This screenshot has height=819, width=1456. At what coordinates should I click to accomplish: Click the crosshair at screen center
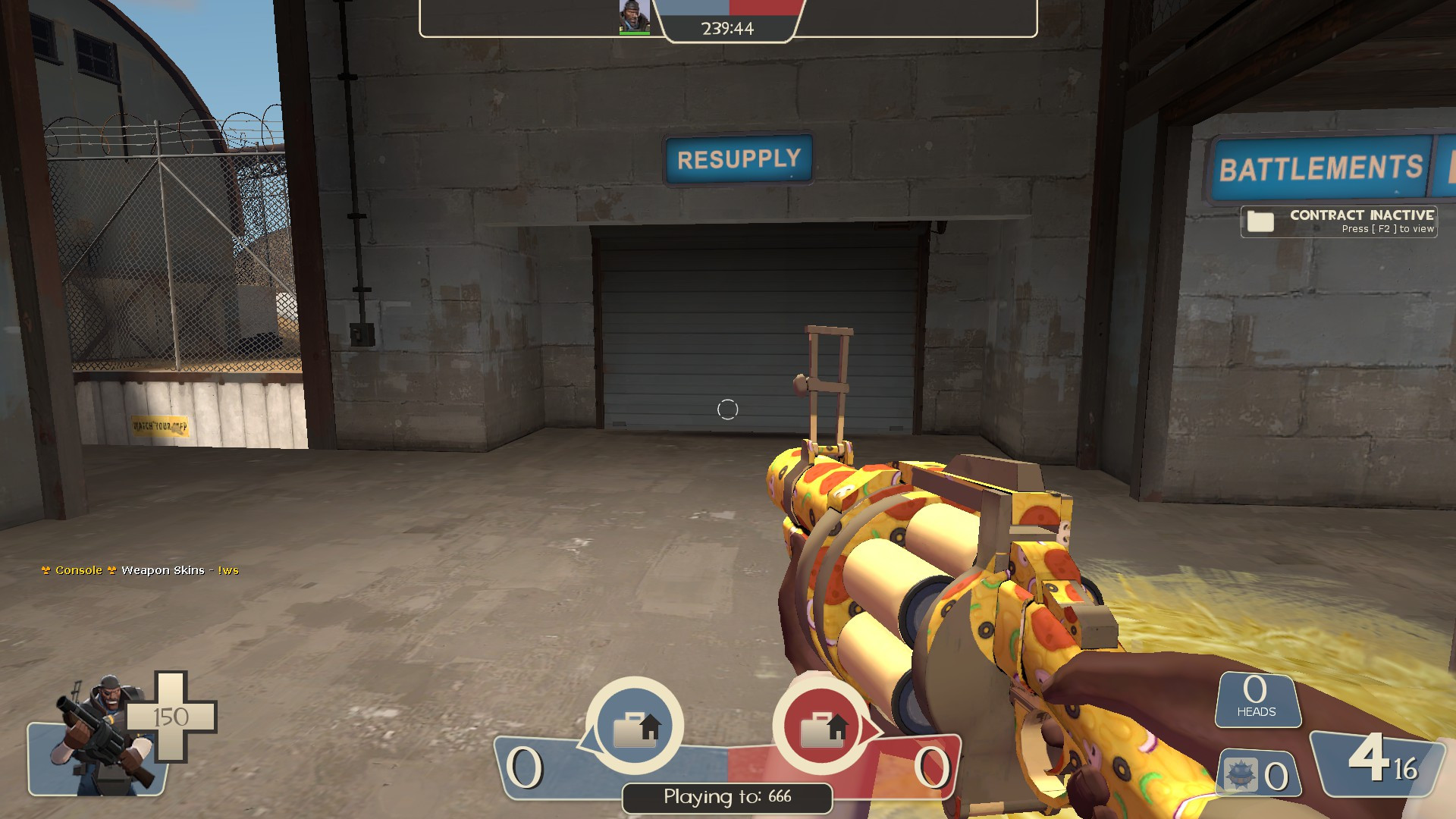tap(728, 409)
